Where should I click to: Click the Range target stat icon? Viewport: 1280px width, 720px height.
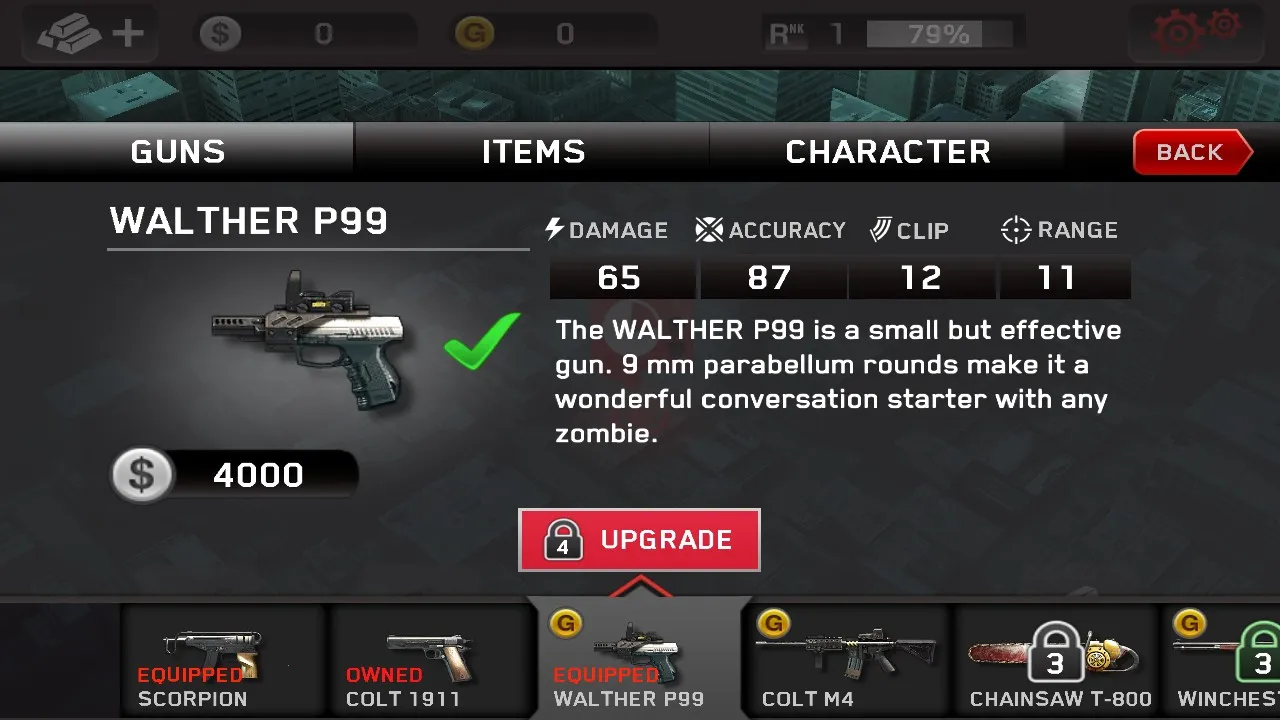(x=1015, y=229)
